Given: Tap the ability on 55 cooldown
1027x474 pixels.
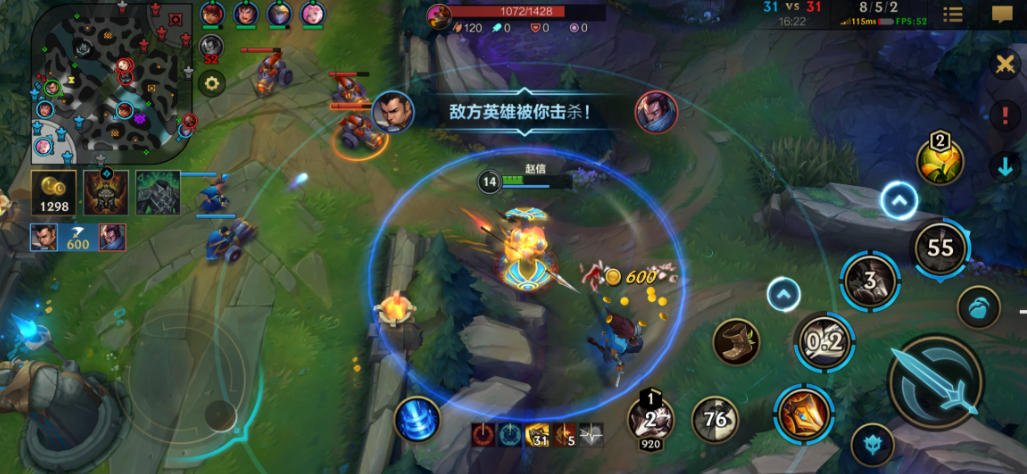Looking at the screenshot, I should (940, 247).
